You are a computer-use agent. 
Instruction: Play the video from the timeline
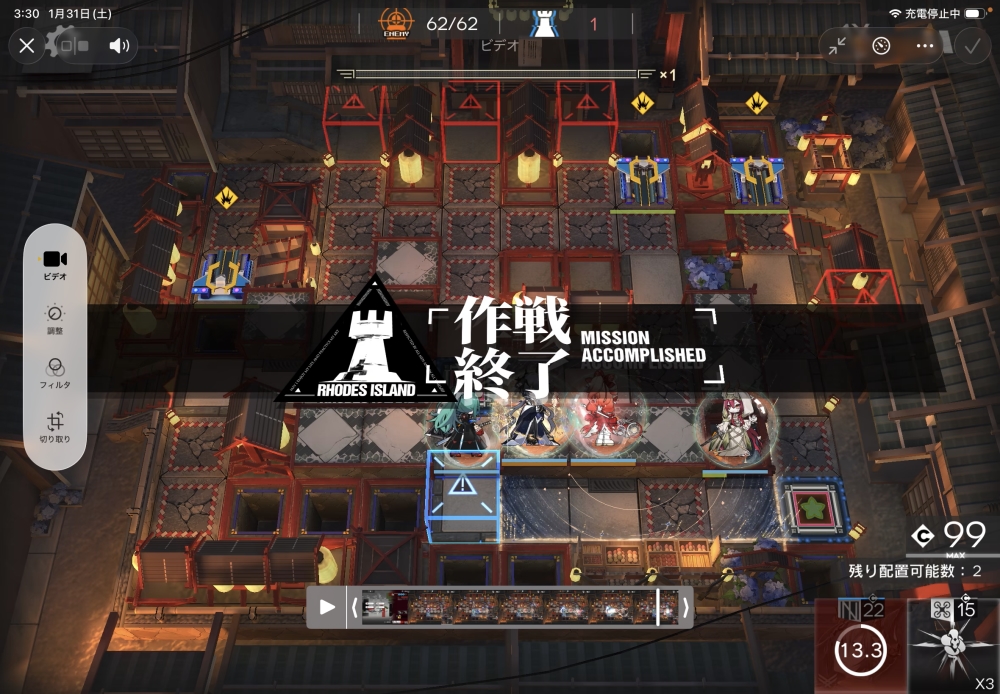[327, 607]
